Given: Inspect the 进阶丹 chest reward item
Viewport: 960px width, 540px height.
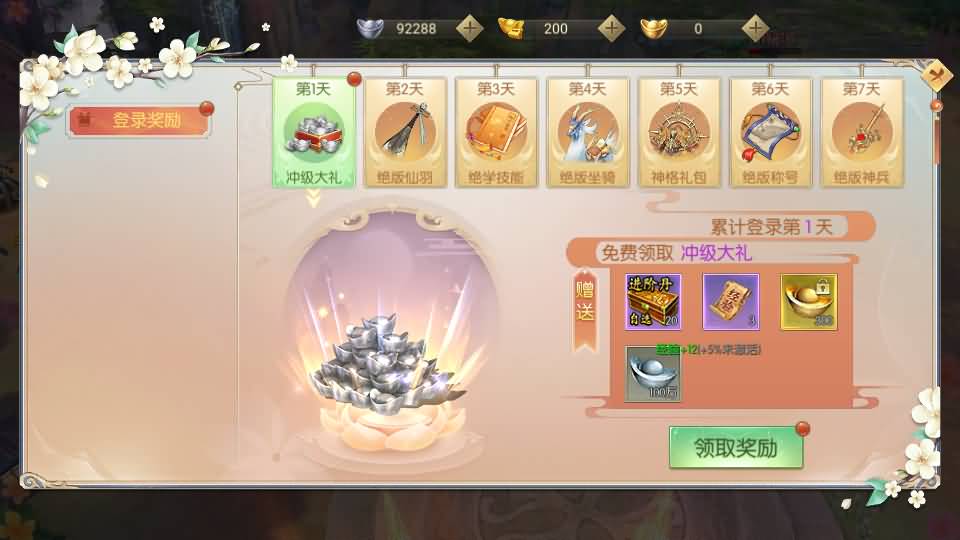Looking at the screenshot, I should [653, 301].
